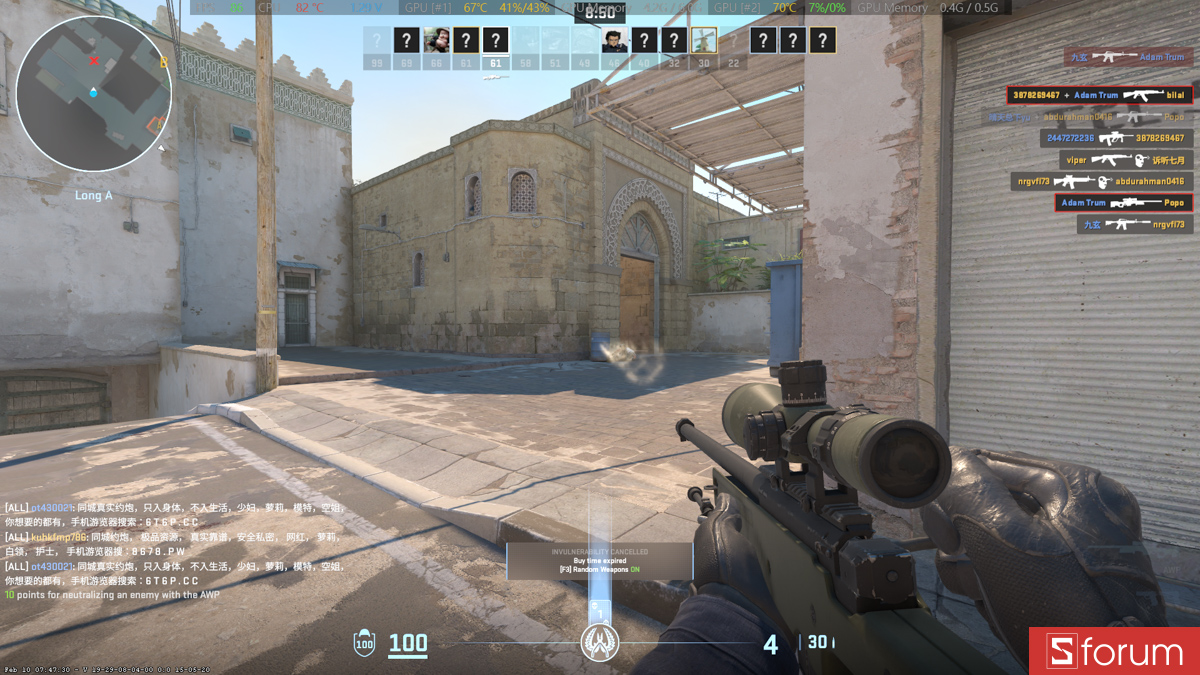Click the circular radar minimap
The image size is (1200, 675).
pos(93,93)
